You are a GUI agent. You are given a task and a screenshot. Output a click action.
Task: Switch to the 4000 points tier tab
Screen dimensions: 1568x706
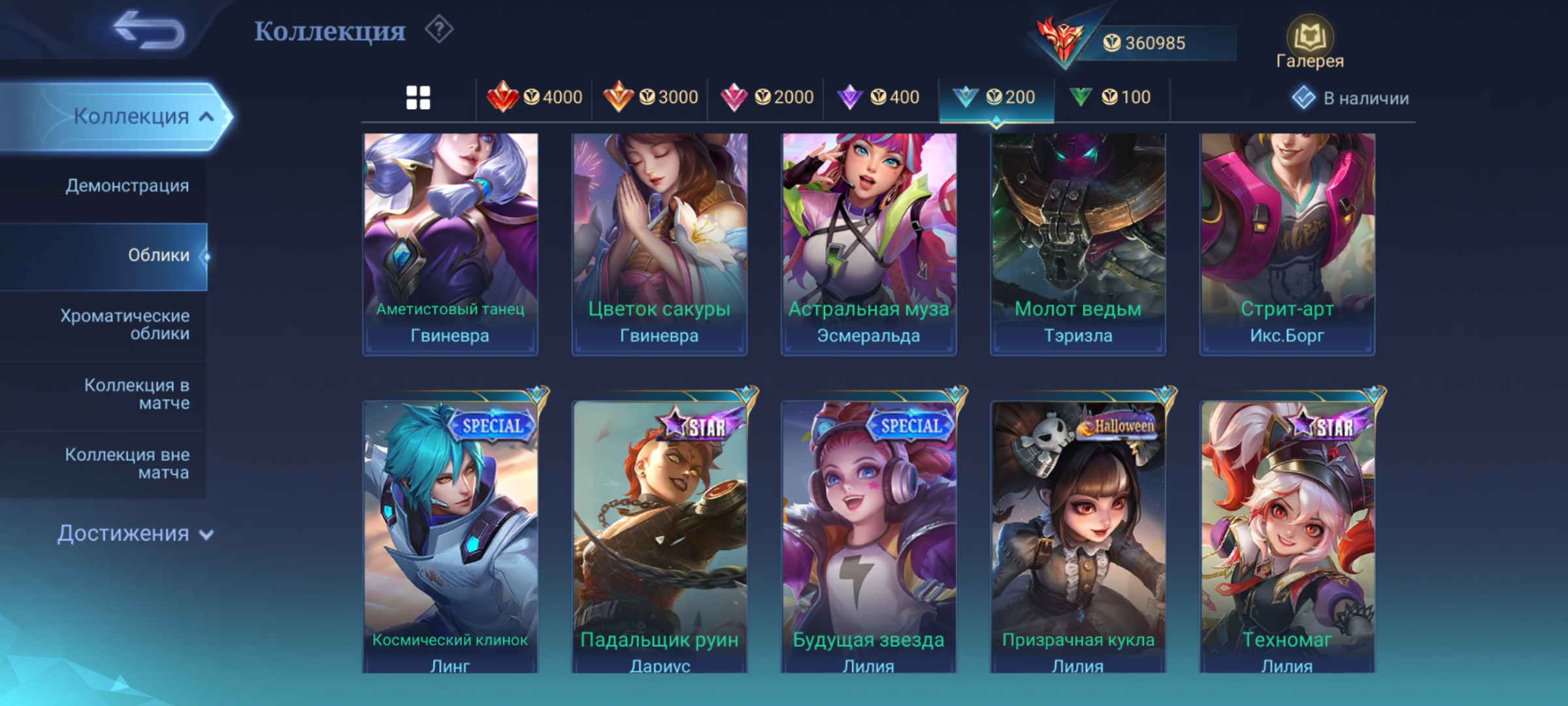pos(534,98)
